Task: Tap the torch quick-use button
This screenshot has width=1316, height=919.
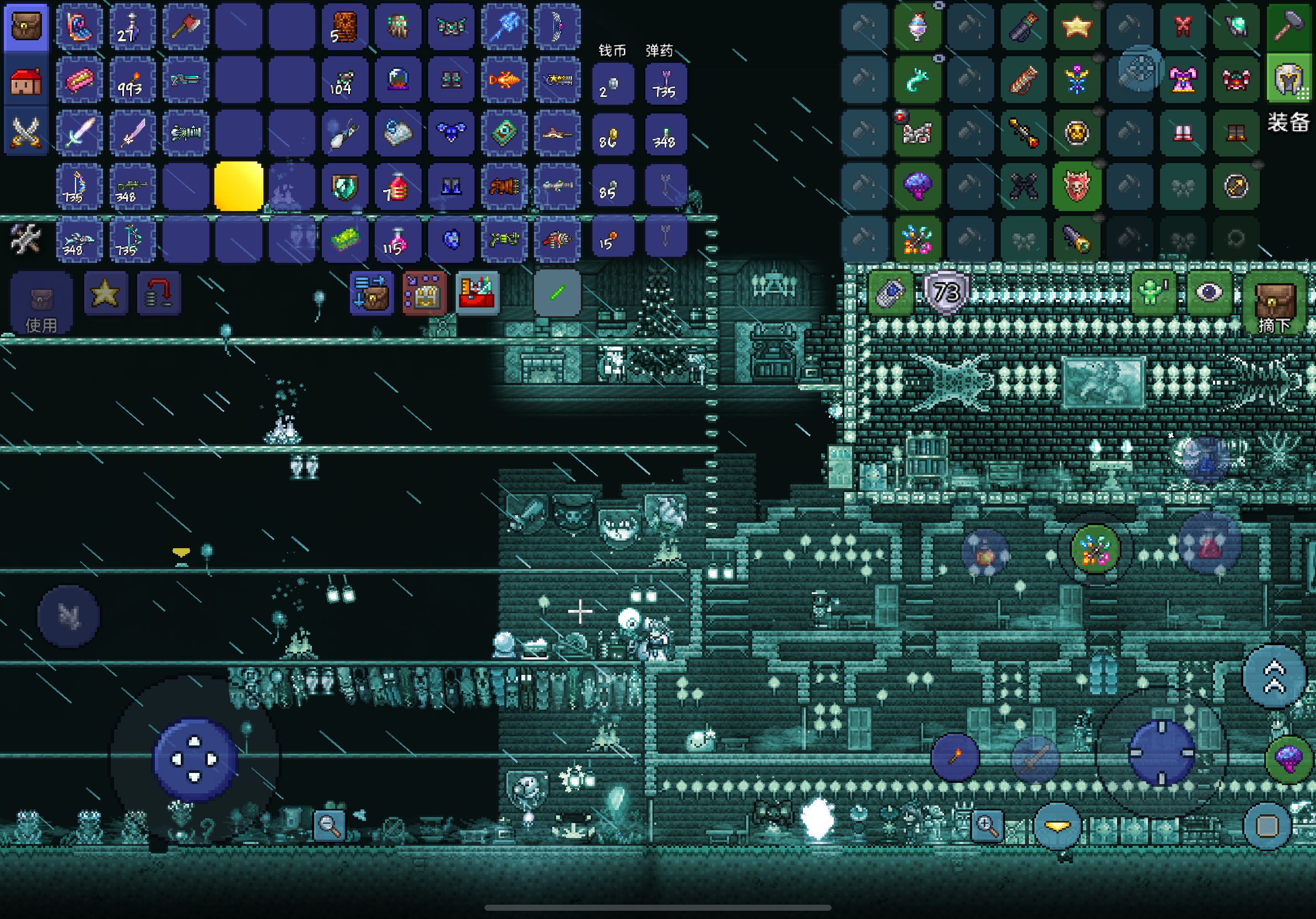Action: click(x=954, y=758)
